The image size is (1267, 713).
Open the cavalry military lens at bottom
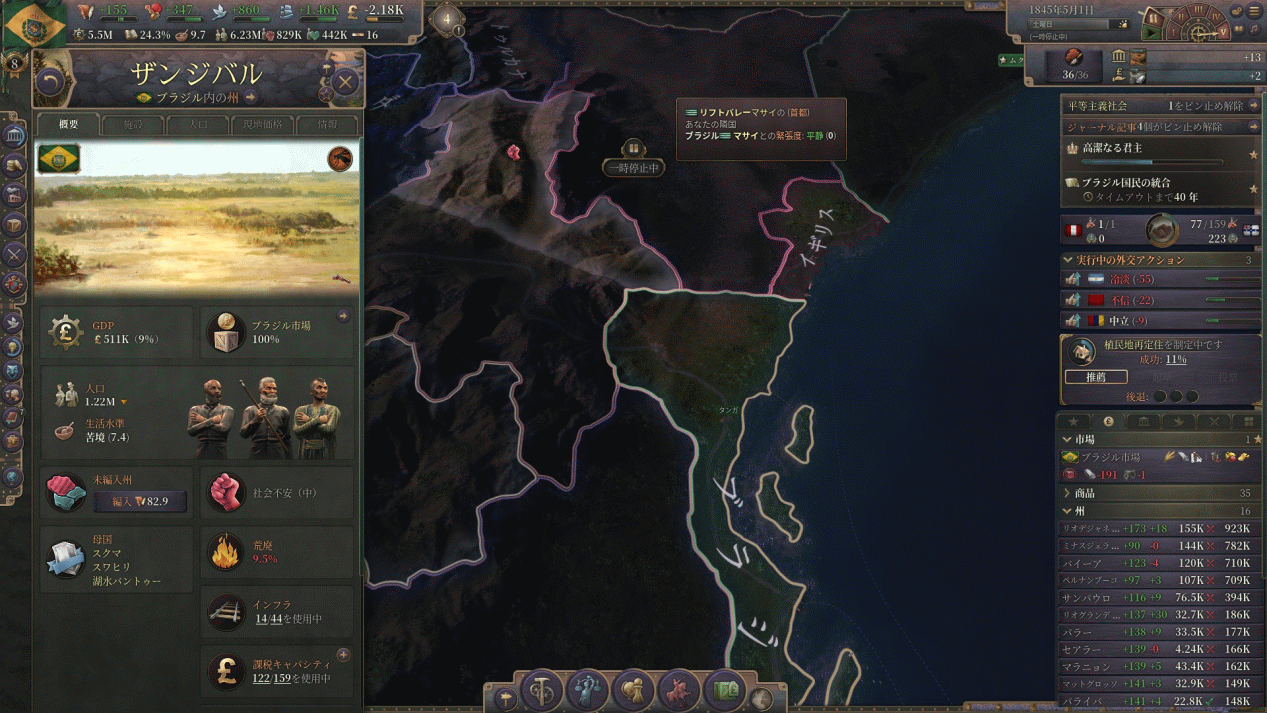pos(680,690)
